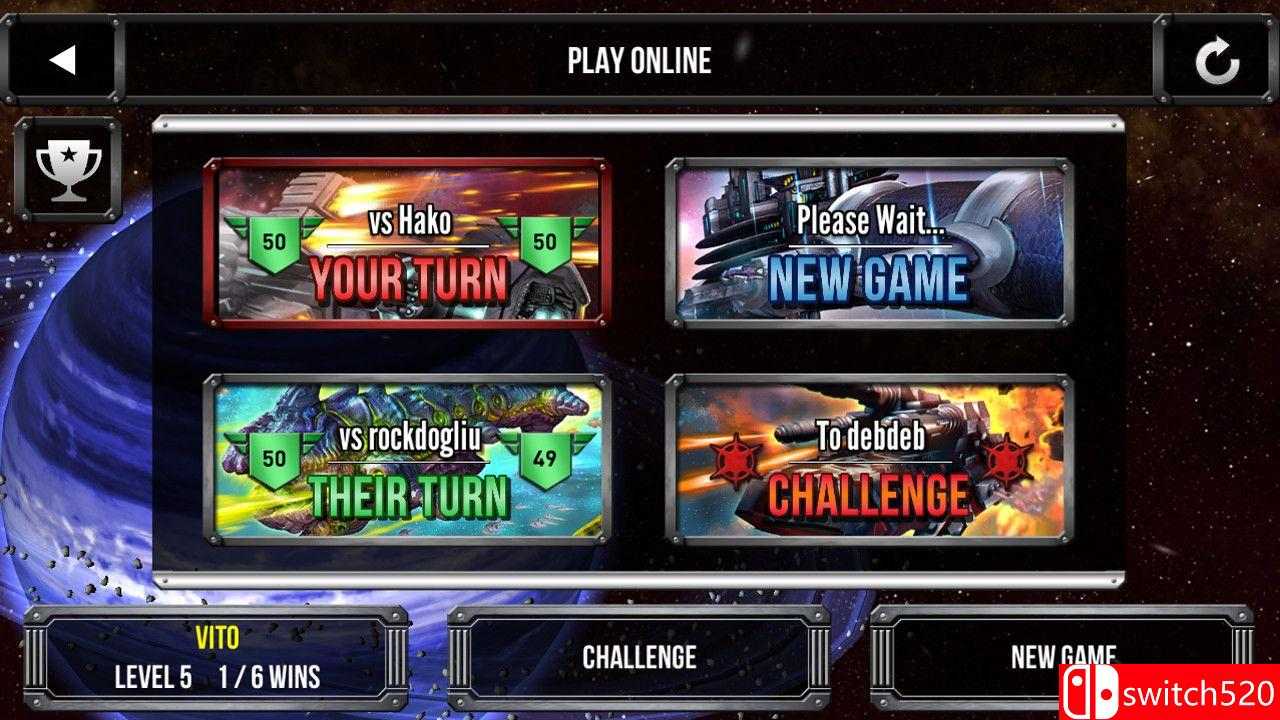Refresh the online games list
This screenshot has width=1280, height=720.
point(1216,59)
